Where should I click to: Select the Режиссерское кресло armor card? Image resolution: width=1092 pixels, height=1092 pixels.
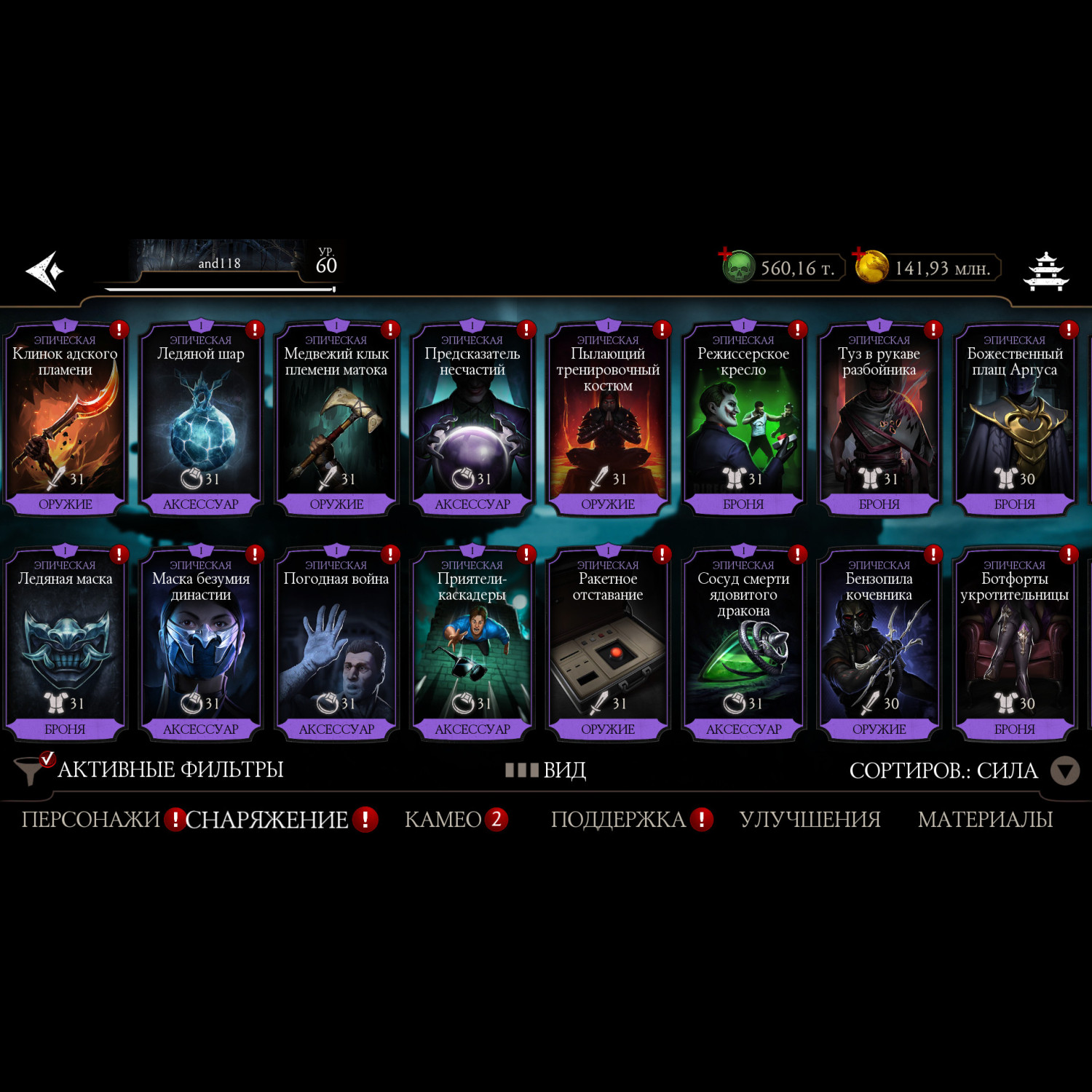pyautogui.click(x=743, y=420)
